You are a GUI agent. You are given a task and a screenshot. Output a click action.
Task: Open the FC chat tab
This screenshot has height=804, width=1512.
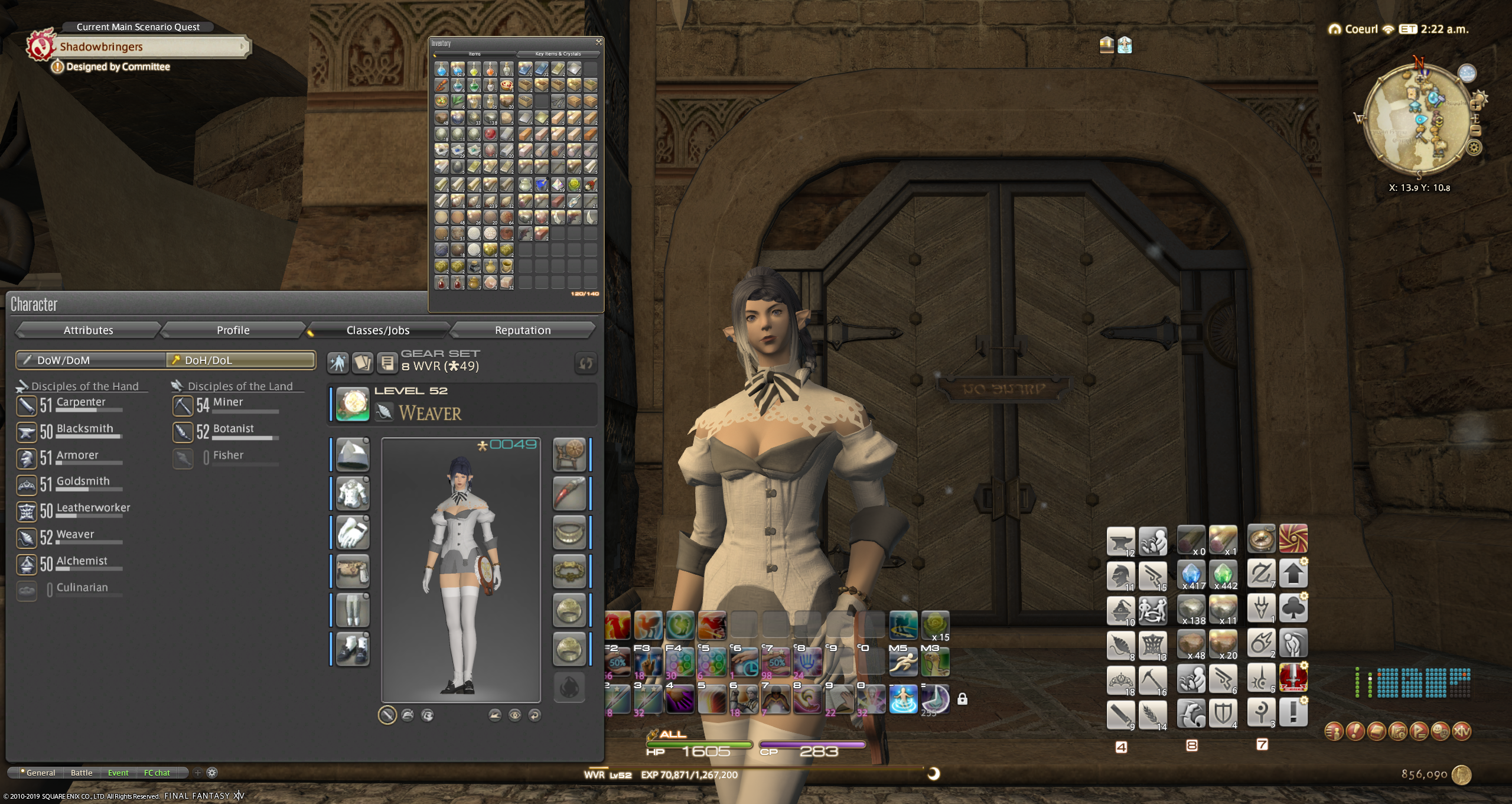pyautogui.click(x=157, y=773)
